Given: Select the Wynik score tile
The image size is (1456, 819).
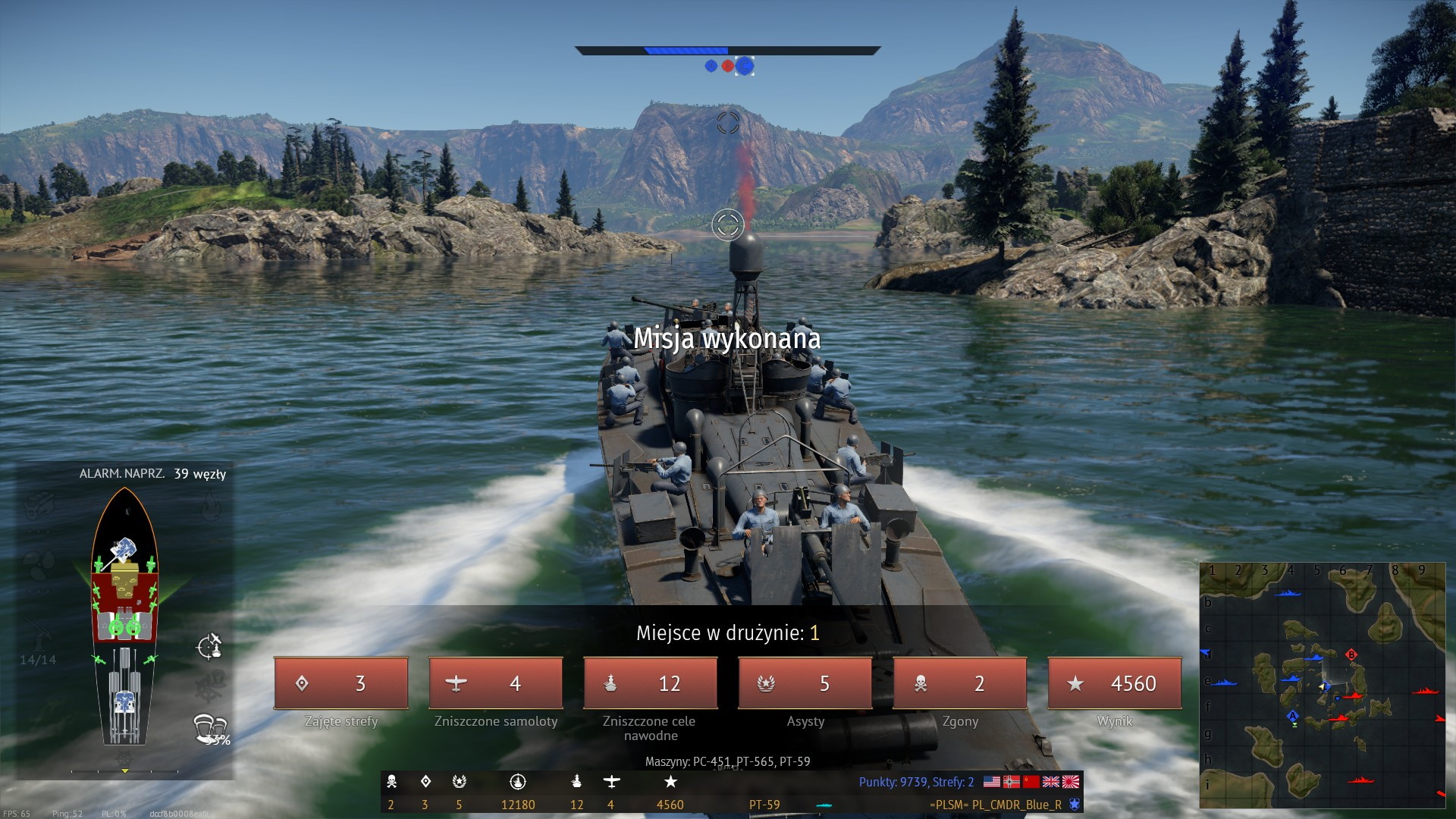Looking at the screenshot, I should pyautogui.click(x=1114, y=683).
